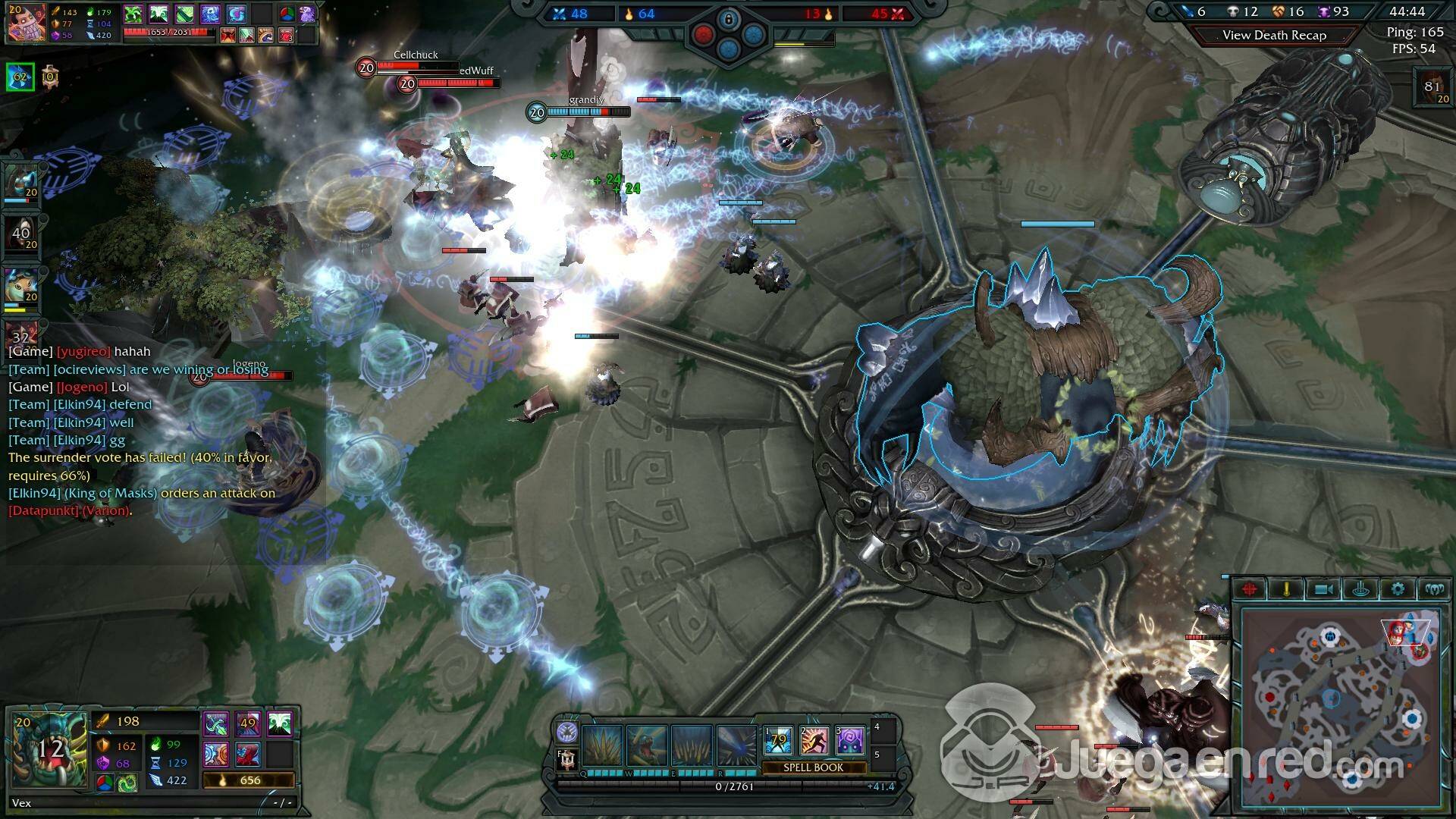
Task: Click the fountain icon button above minimap
Action: coord(1360,589)
